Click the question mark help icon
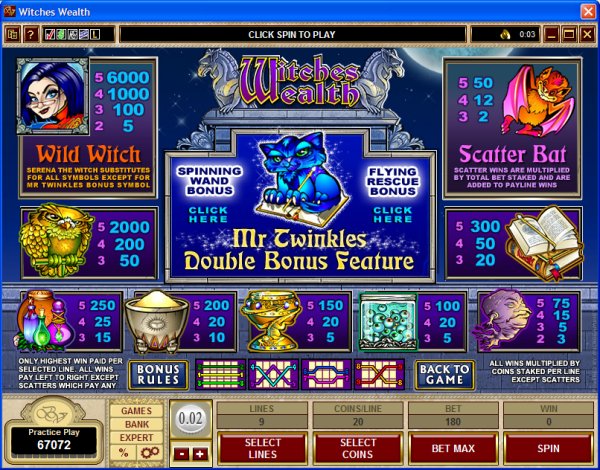600x470 pixels. [x=31, y=35]
